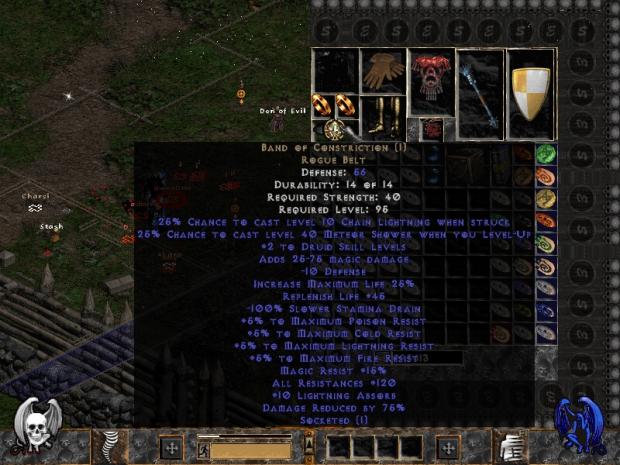Open the right skill scroll icon
The width and height of the screenshot is (620, 465).
pyautogui.click(x=511, y=444)
